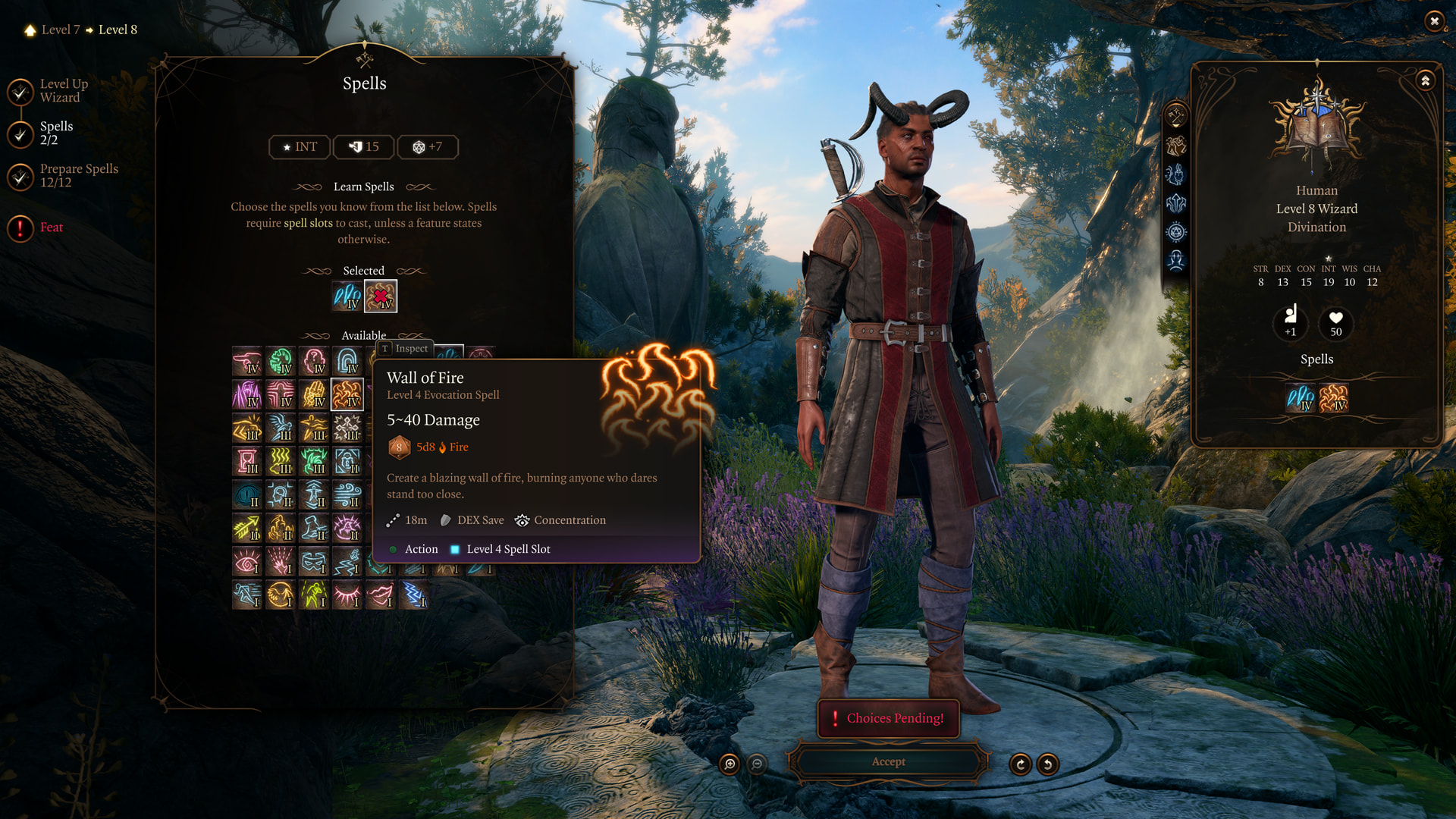Collapse the character summary panel
The height and width of the screenshot is (819, 1456).
coord(1425,80)
